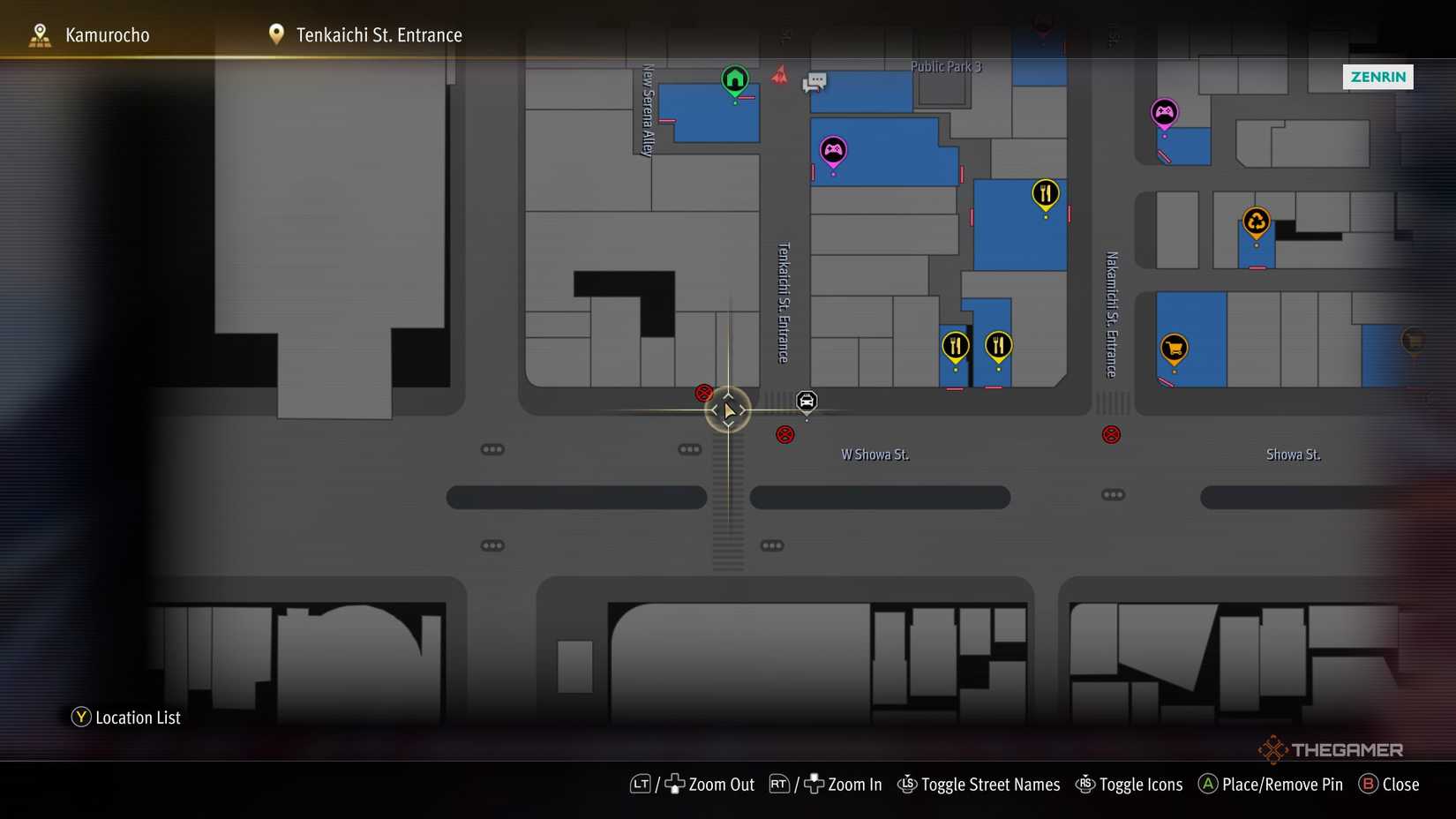Click the taxi stand icon on W Showa St
The image size is (1456, 819).
[806, 402]
